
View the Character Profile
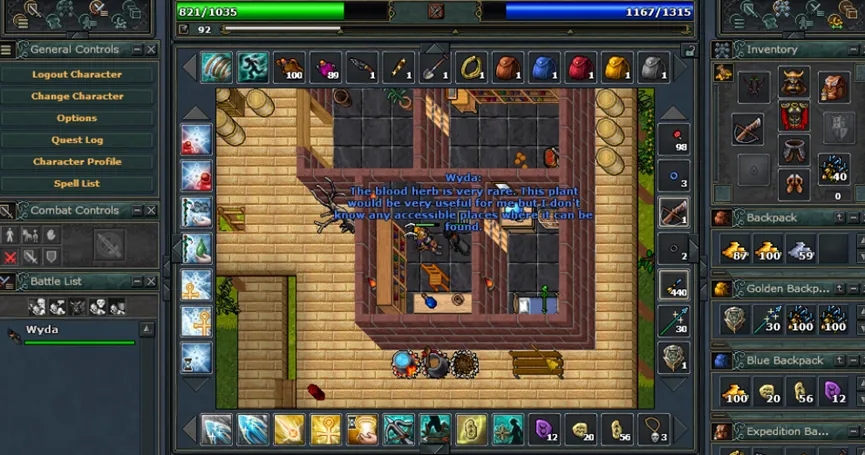77,162
